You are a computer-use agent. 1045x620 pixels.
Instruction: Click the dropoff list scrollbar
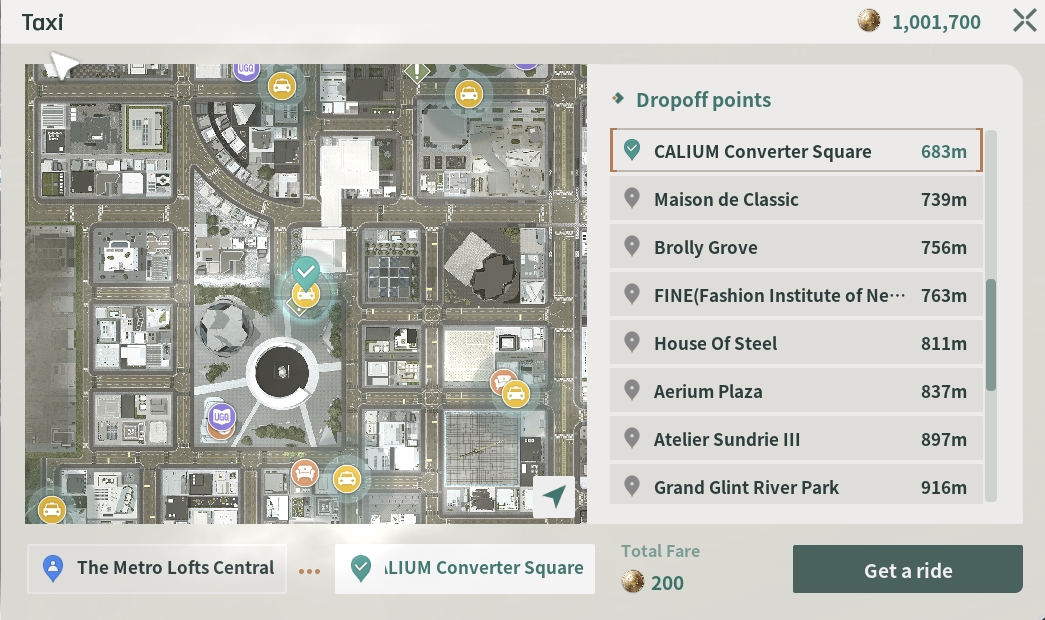pyautogui.click(x=990, y=335)
